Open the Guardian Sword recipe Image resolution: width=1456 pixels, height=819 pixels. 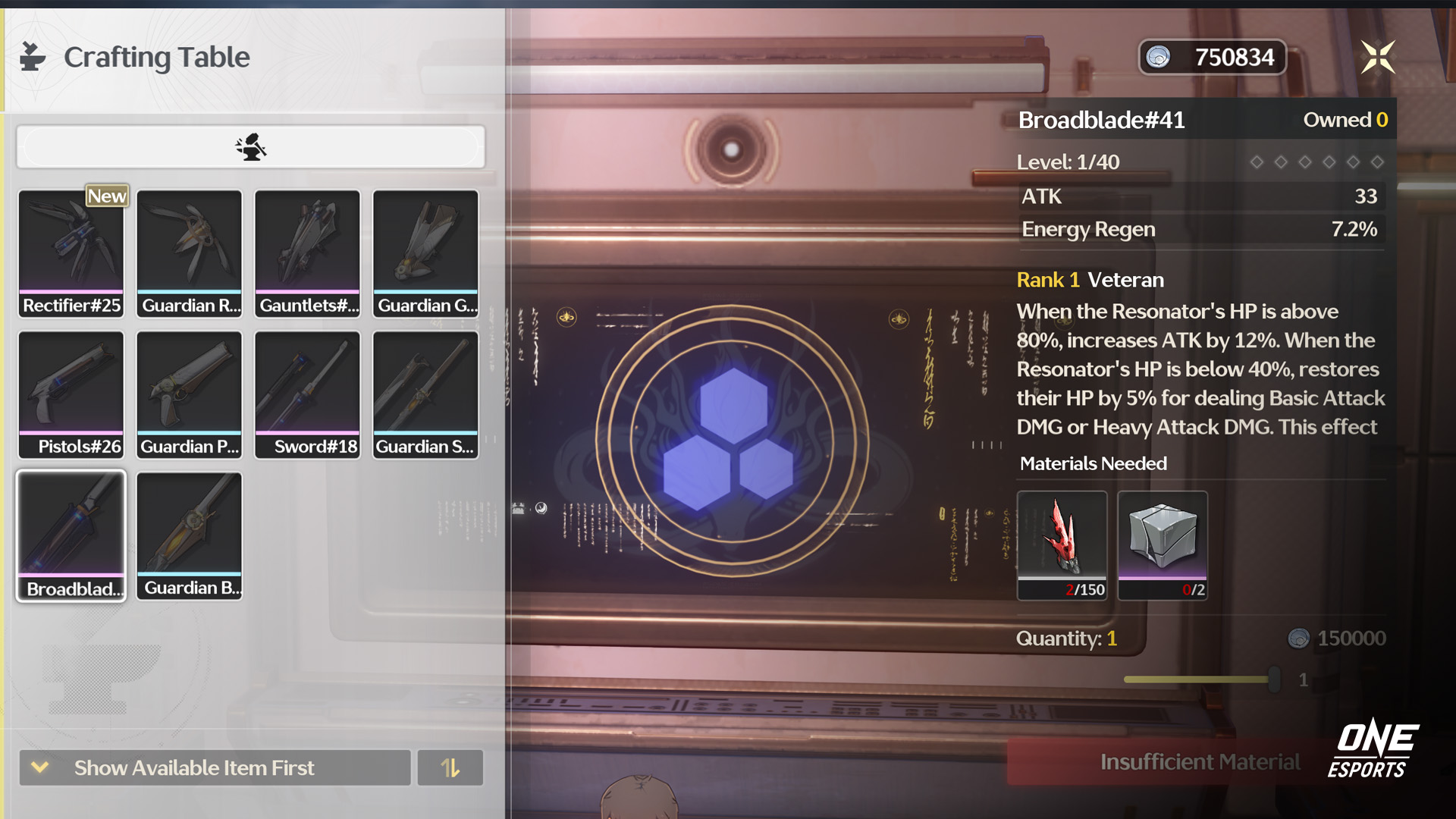click(x=425, y=394)
